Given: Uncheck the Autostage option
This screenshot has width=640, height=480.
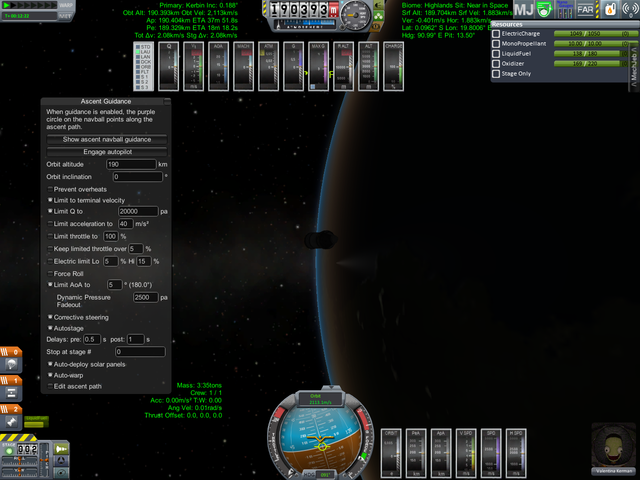Looking at the screenshot, I should point(51,327).
